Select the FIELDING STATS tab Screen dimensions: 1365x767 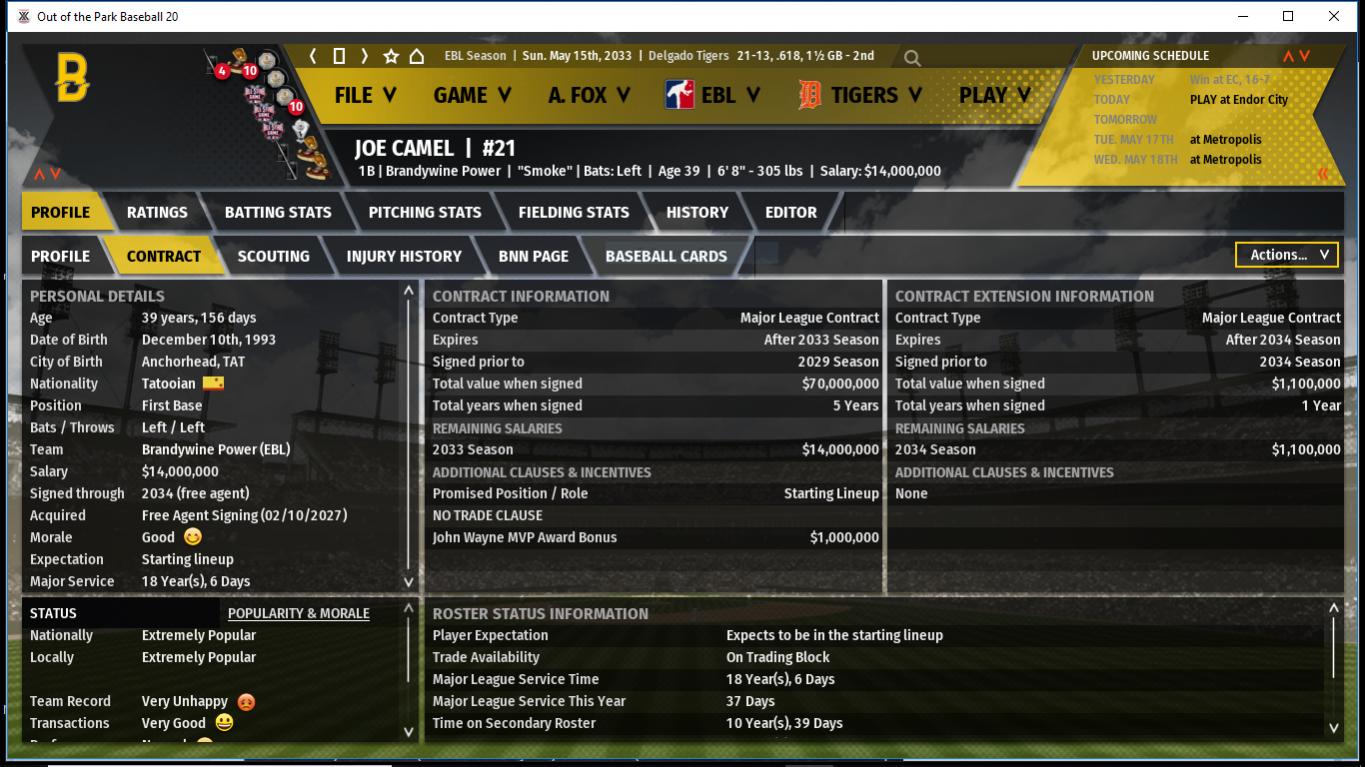(574, 212)
